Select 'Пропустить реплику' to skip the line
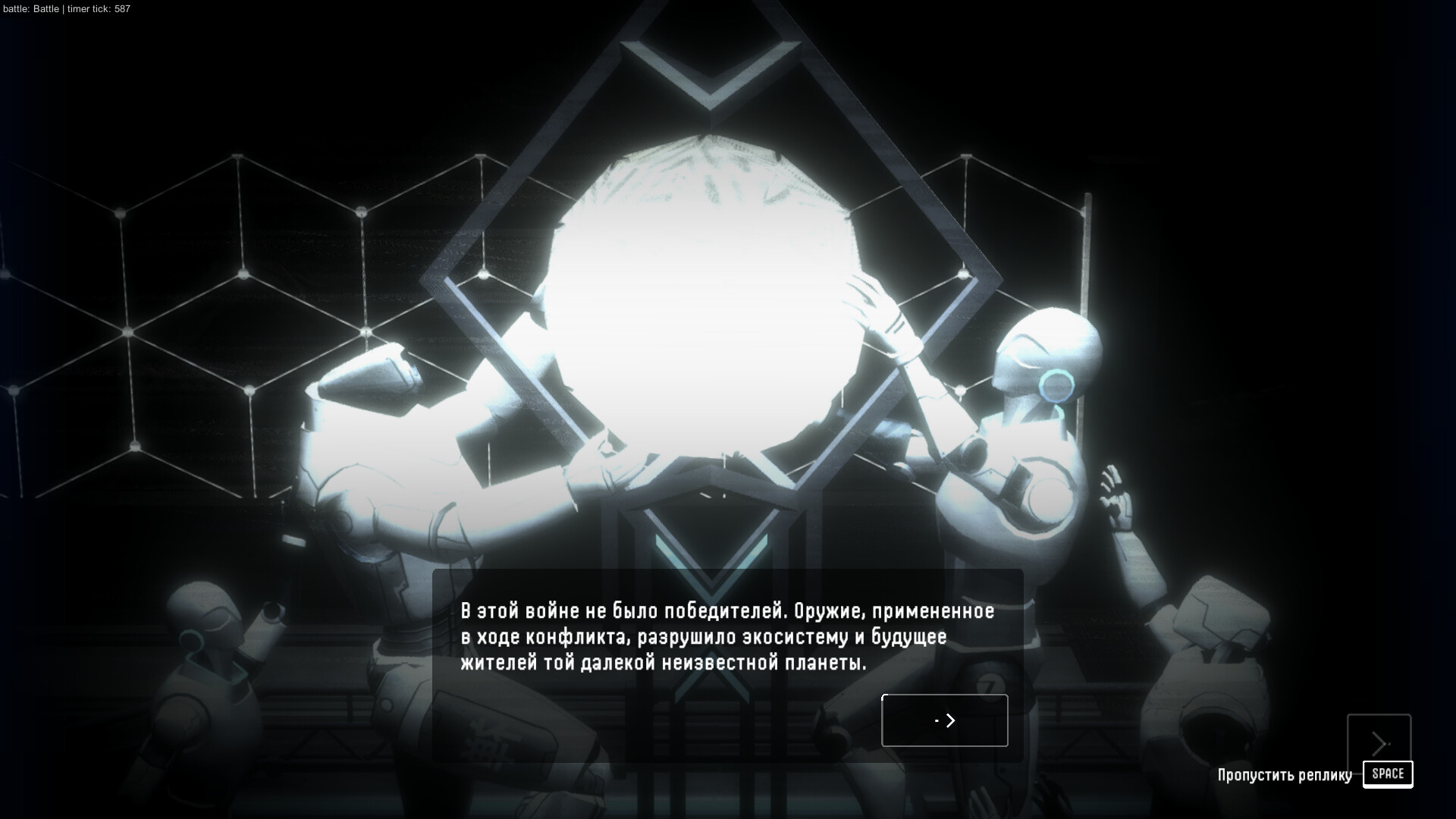This screenshot has height=819, width=1456. pyautogui.click(x=1285, y=774)
